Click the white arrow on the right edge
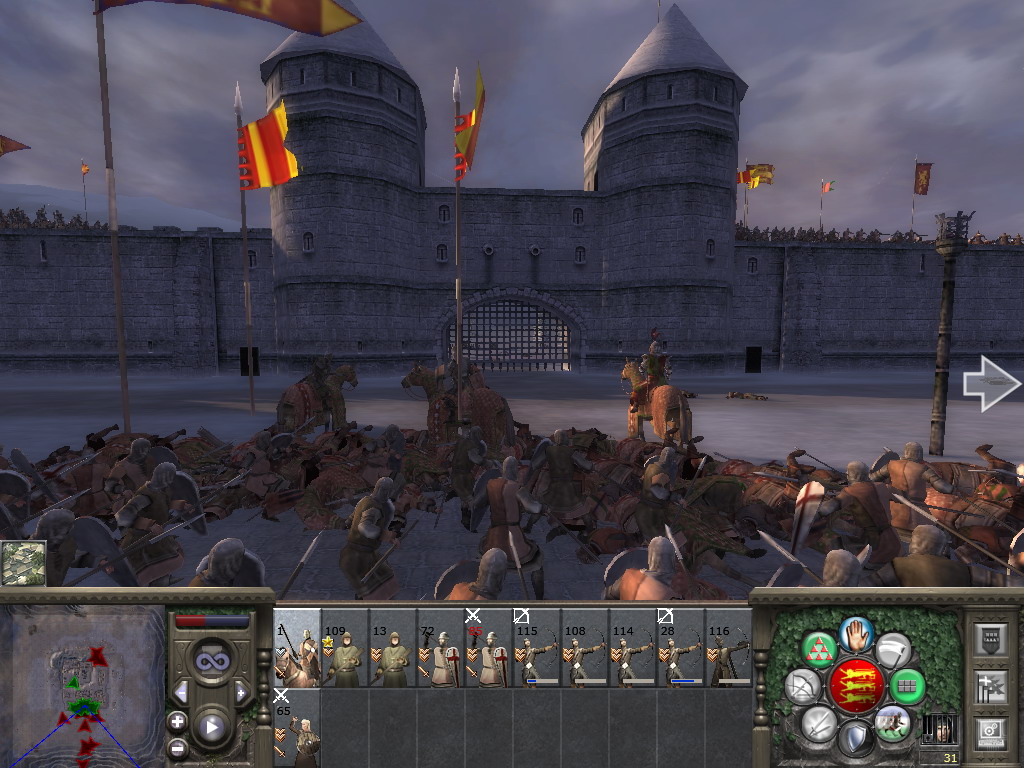The image size is (1024, 768). point(991,385)
